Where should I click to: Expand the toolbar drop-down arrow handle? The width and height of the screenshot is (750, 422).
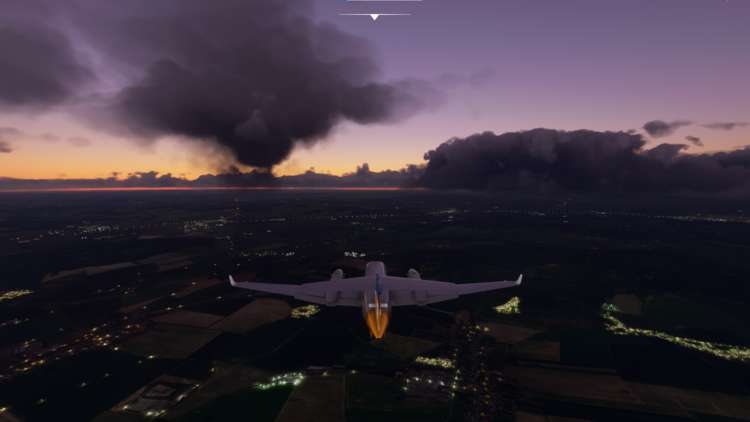click(375, 16)
